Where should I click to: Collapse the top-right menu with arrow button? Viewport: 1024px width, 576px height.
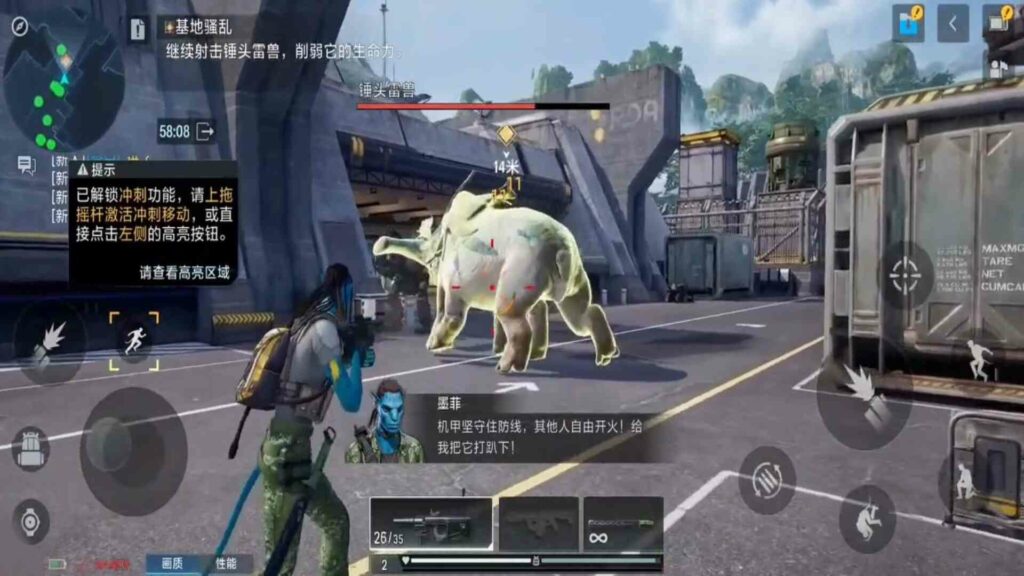pyautogui.click(x=953, y=23)
